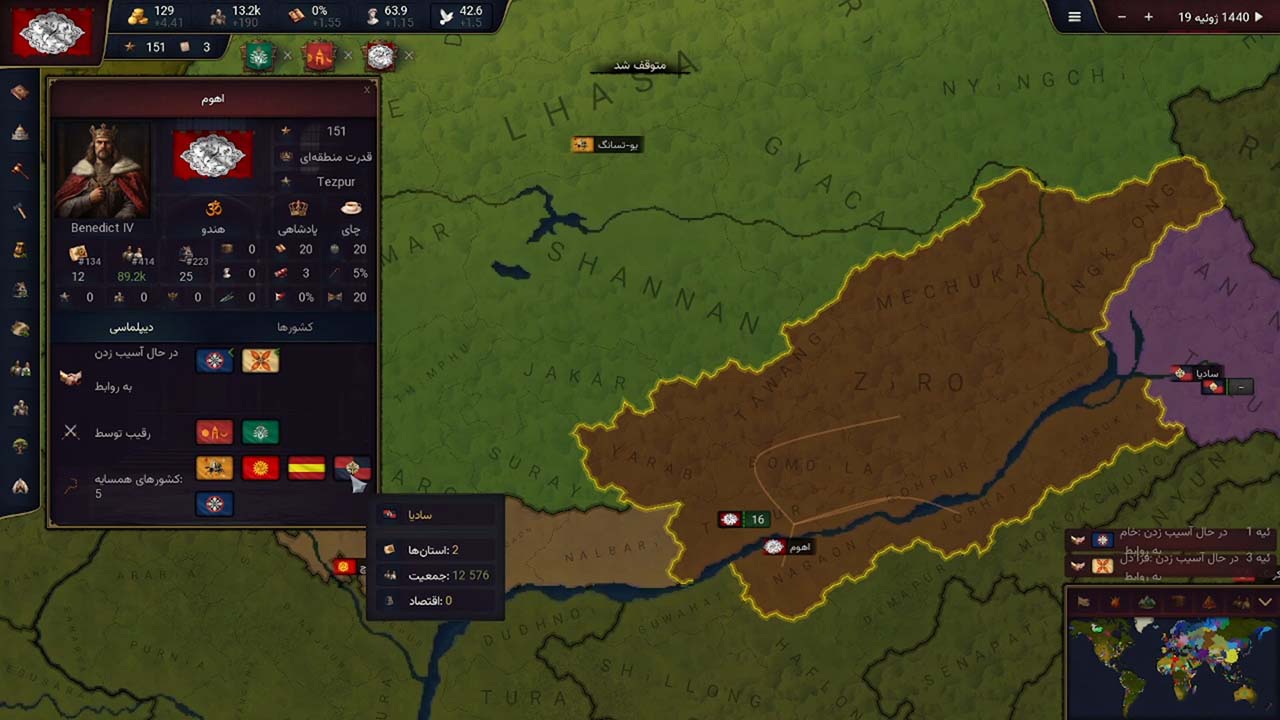1280x720 pixels.
Task: Toggle the population map mode above the minimap
Action: (x=1243, y=601)
